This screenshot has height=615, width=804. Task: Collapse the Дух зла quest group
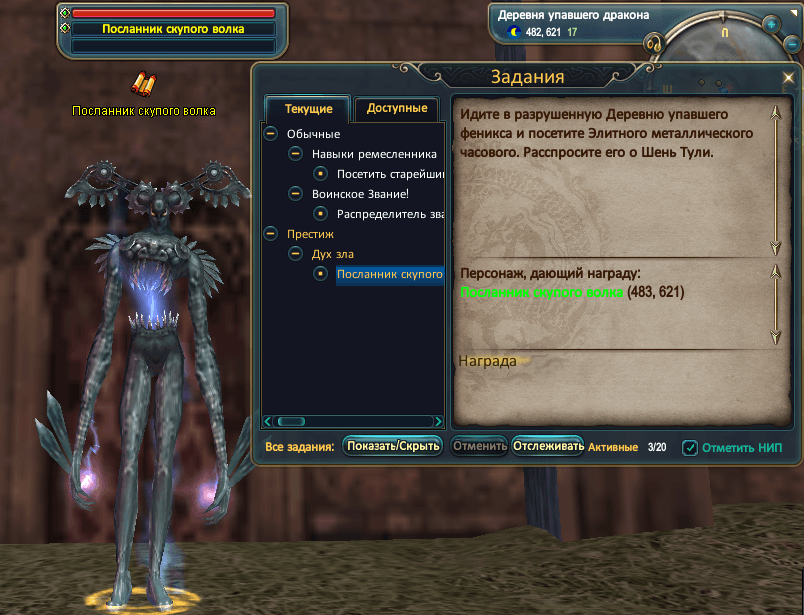(x=295, y=253)
